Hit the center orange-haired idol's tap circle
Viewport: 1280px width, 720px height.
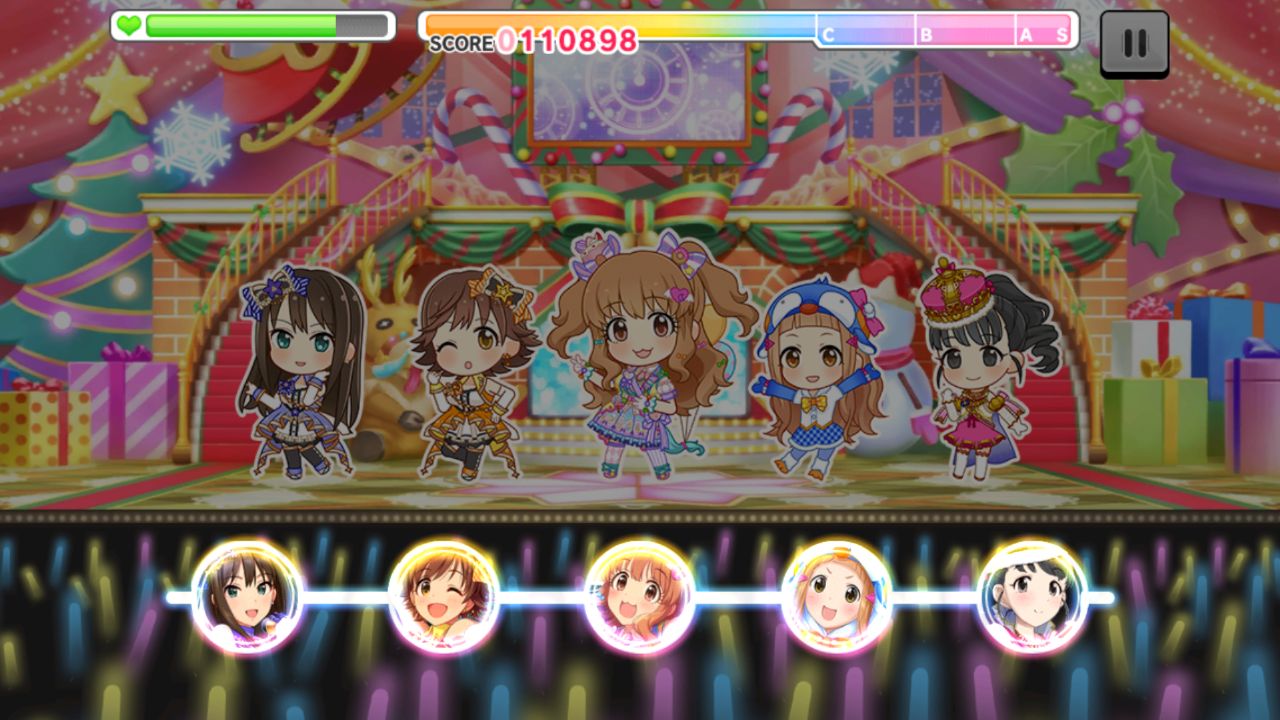[640, 597]
